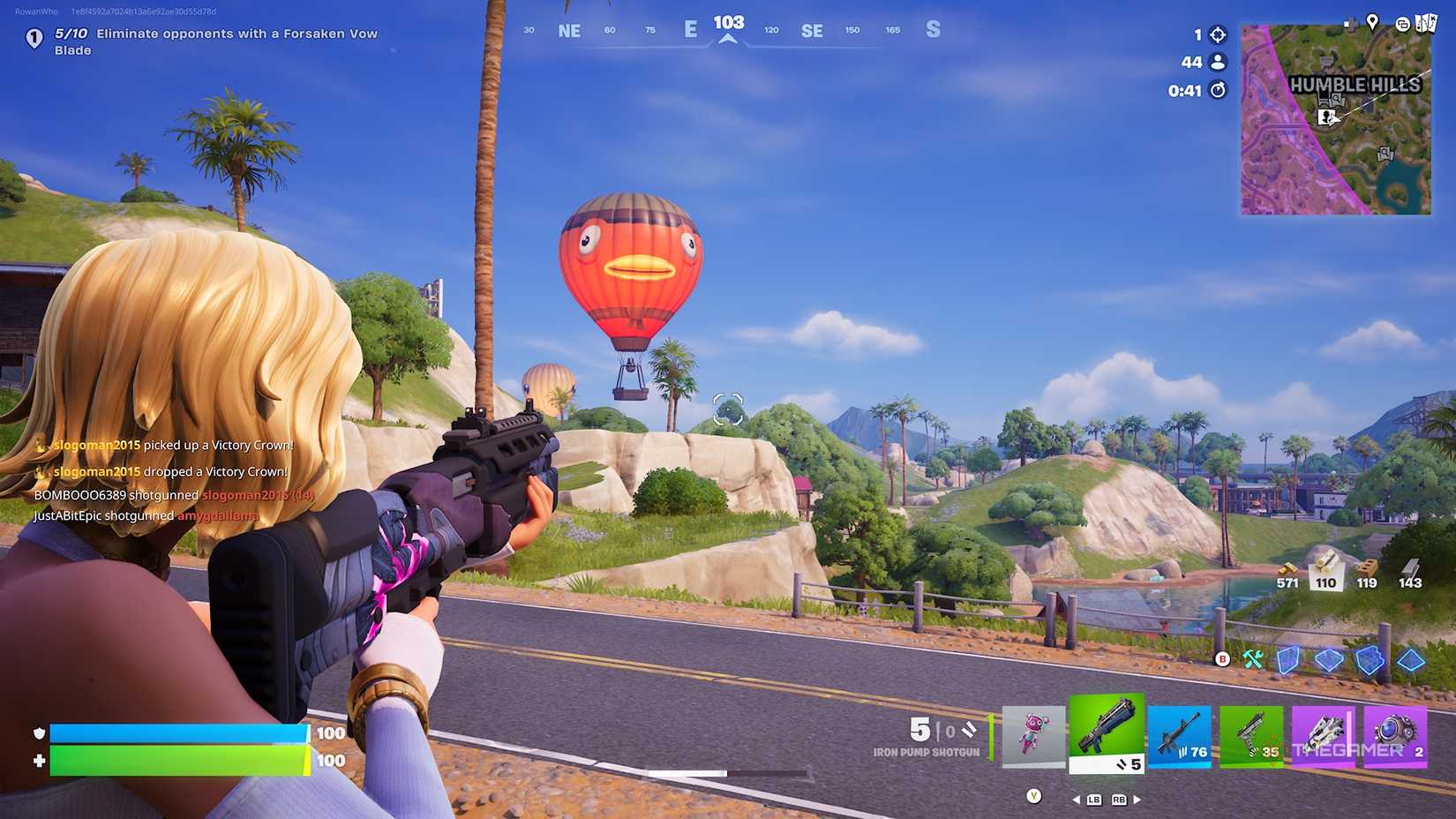
Task: Click the map pin marker icon above the minimap
Action: coord(1372,22)
